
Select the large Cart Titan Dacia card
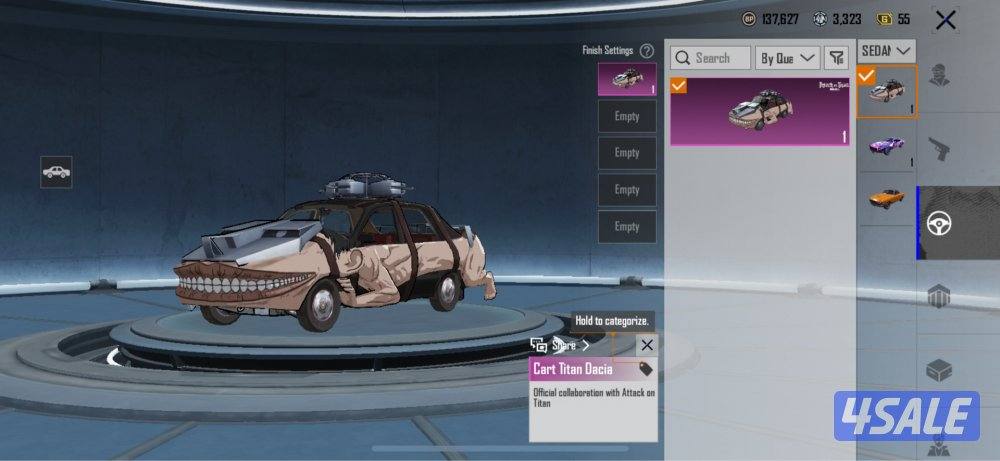760,111
